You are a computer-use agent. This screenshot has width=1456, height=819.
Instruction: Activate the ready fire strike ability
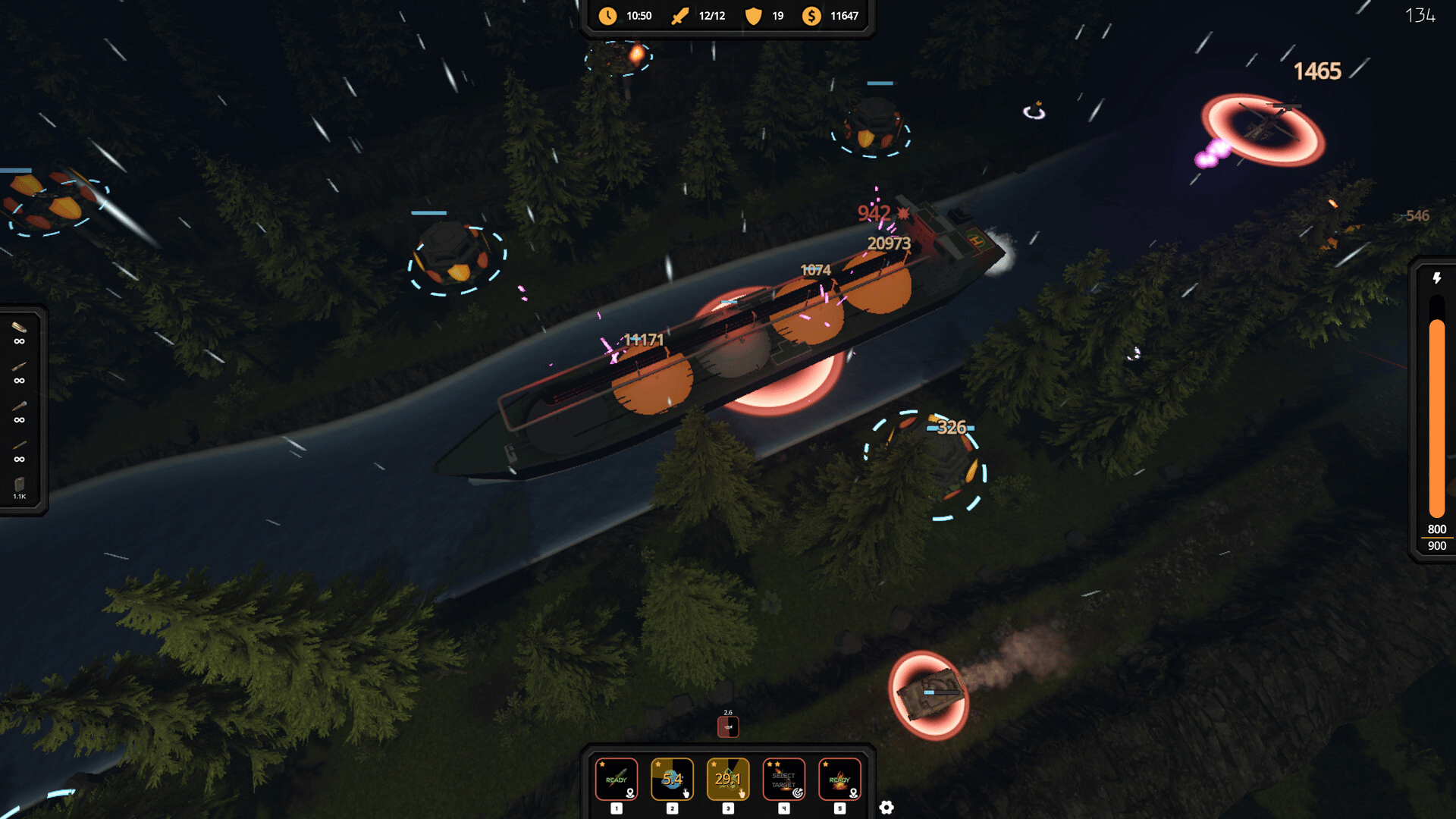(839, 779)
